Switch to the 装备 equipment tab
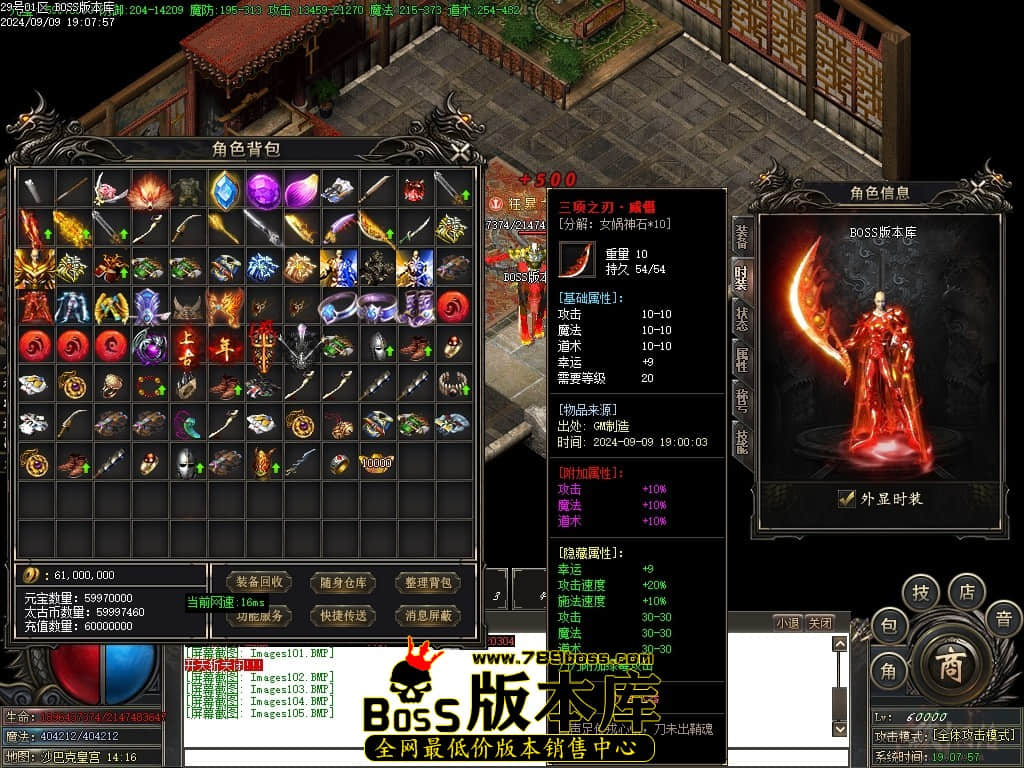This screenshot has width=1024, height=768. pyautogui.click(x=741, y=236)
